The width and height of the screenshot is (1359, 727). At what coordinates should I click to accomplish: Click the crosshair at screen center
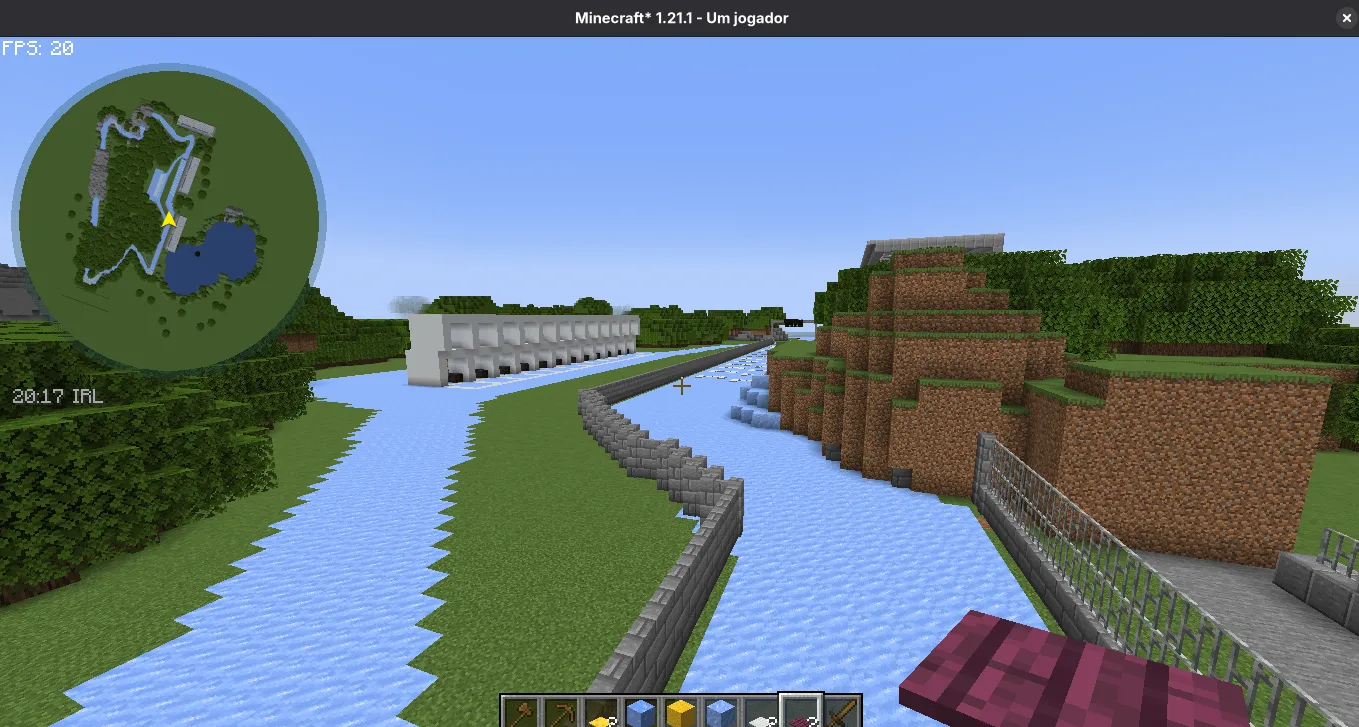[x=681, y=387]
